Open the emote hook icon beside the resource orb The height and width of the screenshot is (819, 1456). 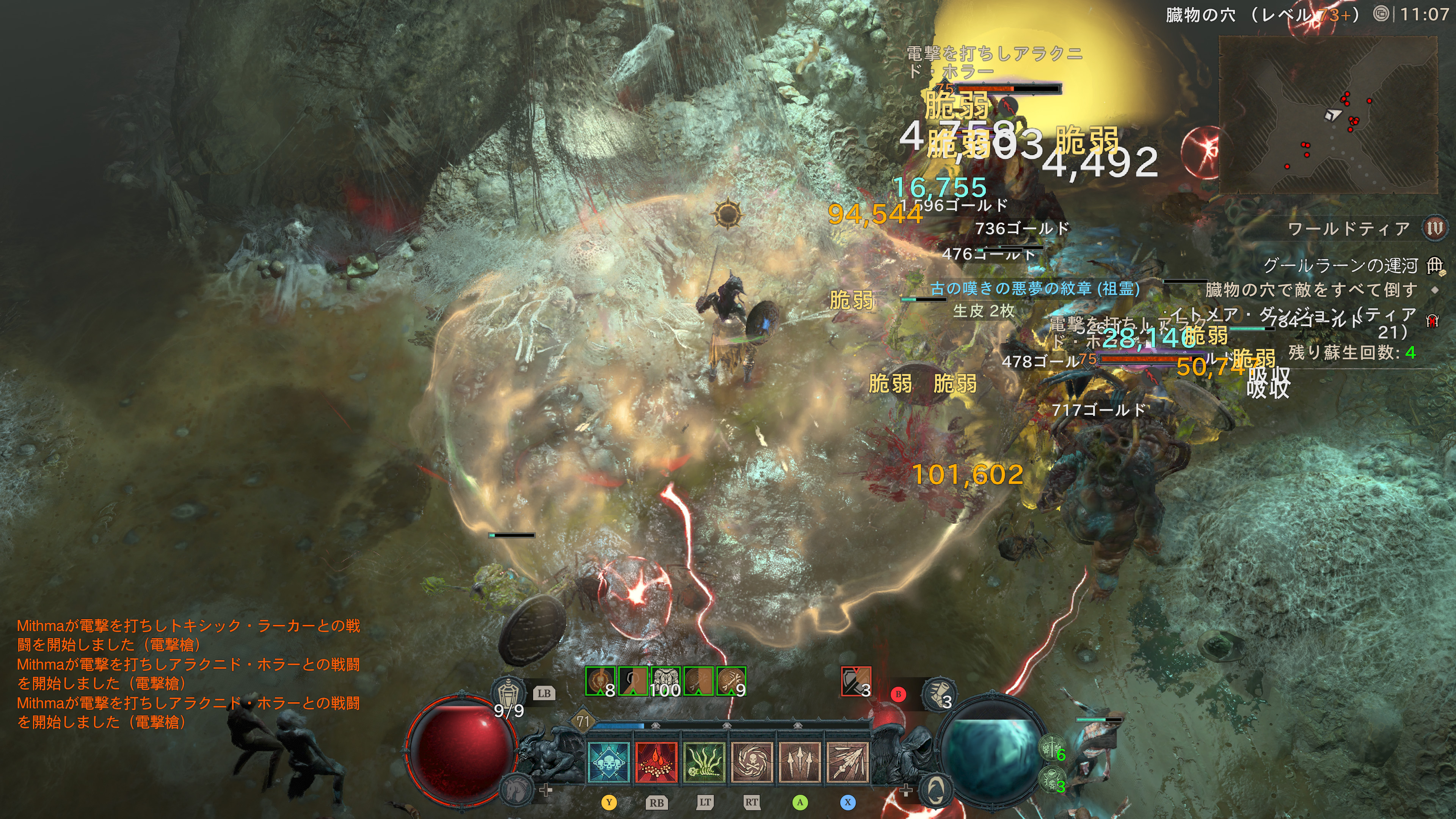[935, 788]
